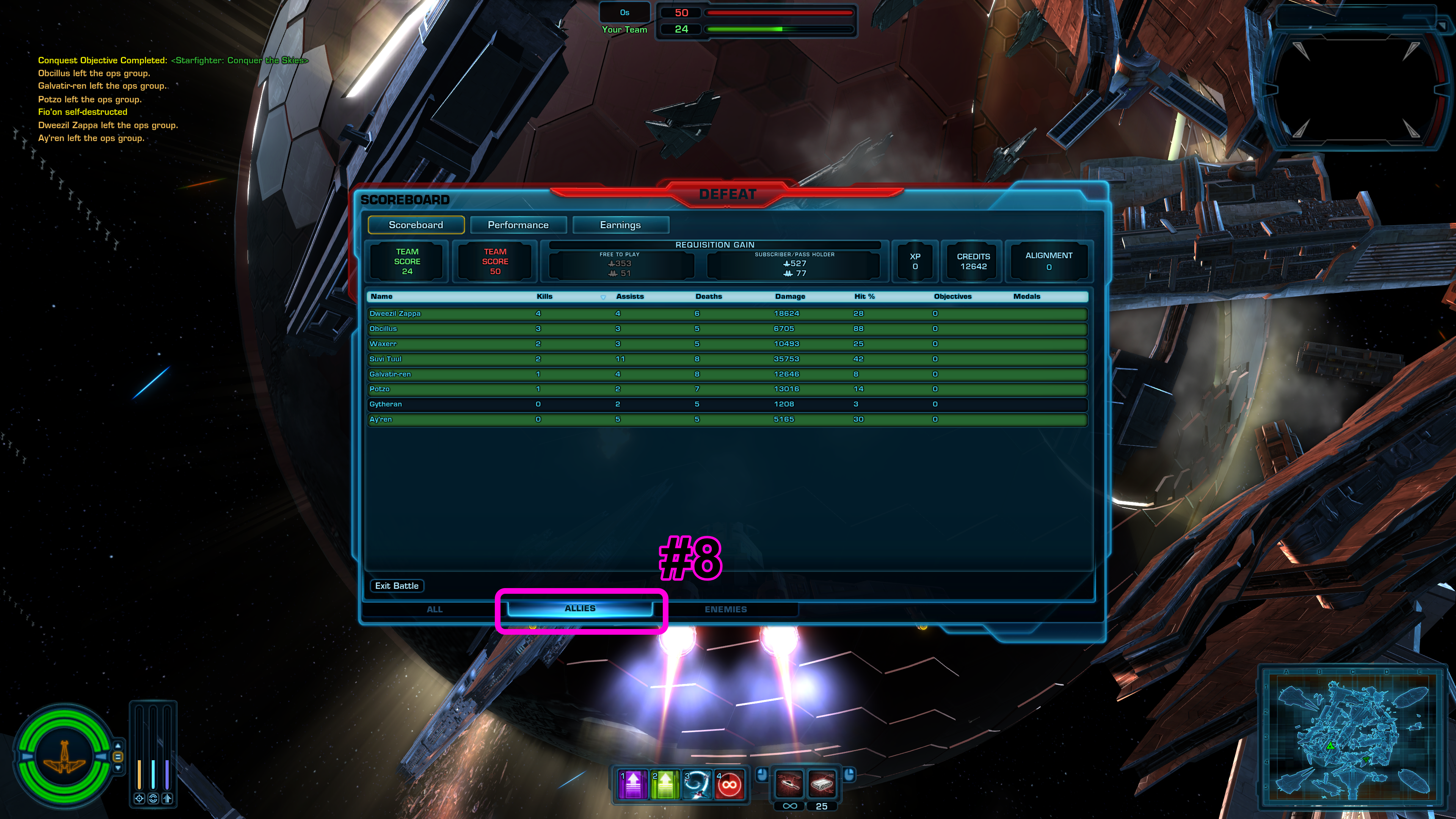Open the Earnings tab
Viewport: 1456px width, 819px height.
(x=620, y=225)
